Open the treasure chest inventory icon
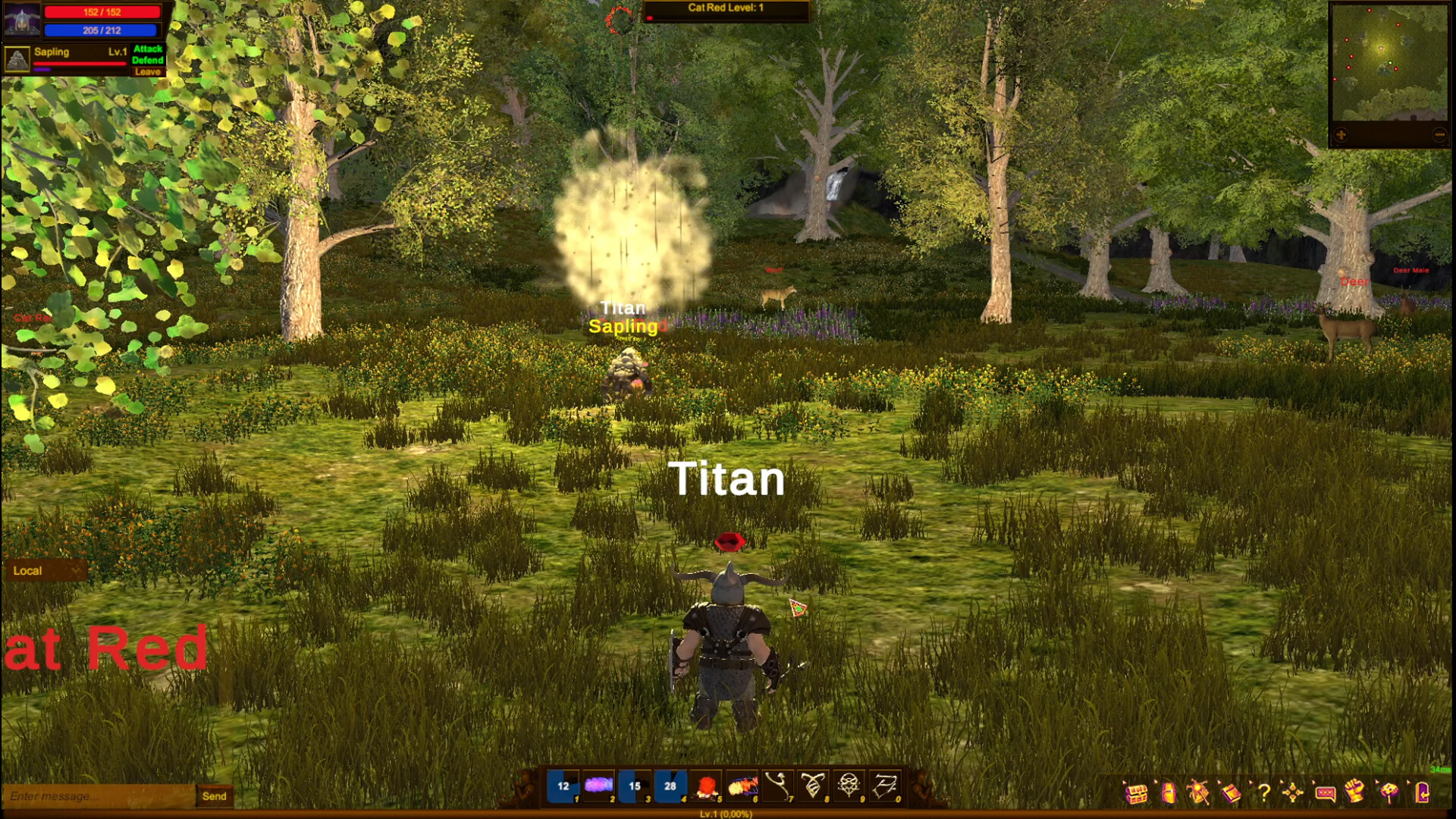Screen dimensions: 1456x819 pos(1137,794)
